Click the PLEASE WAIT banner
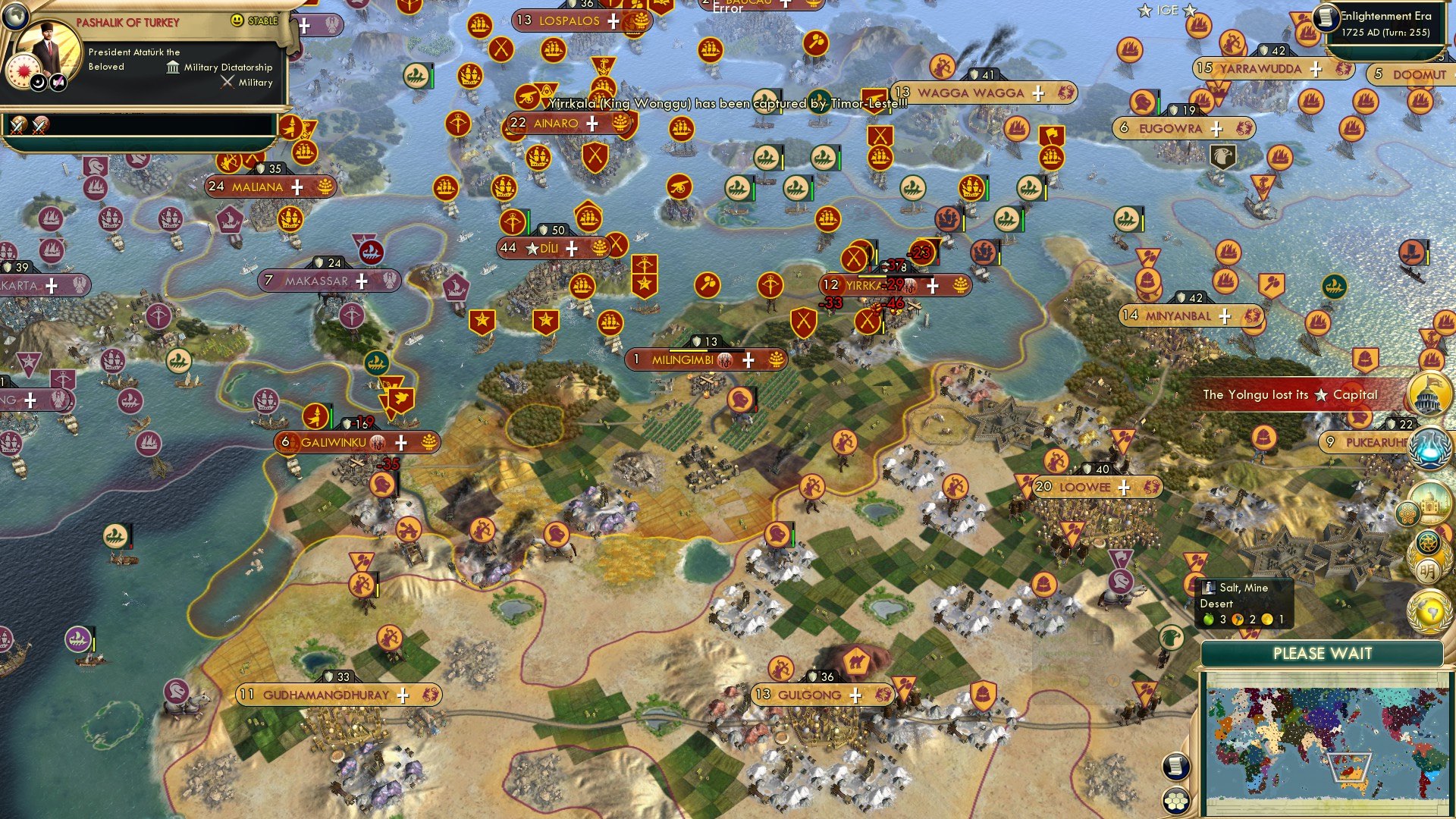 coord(1323,652)
